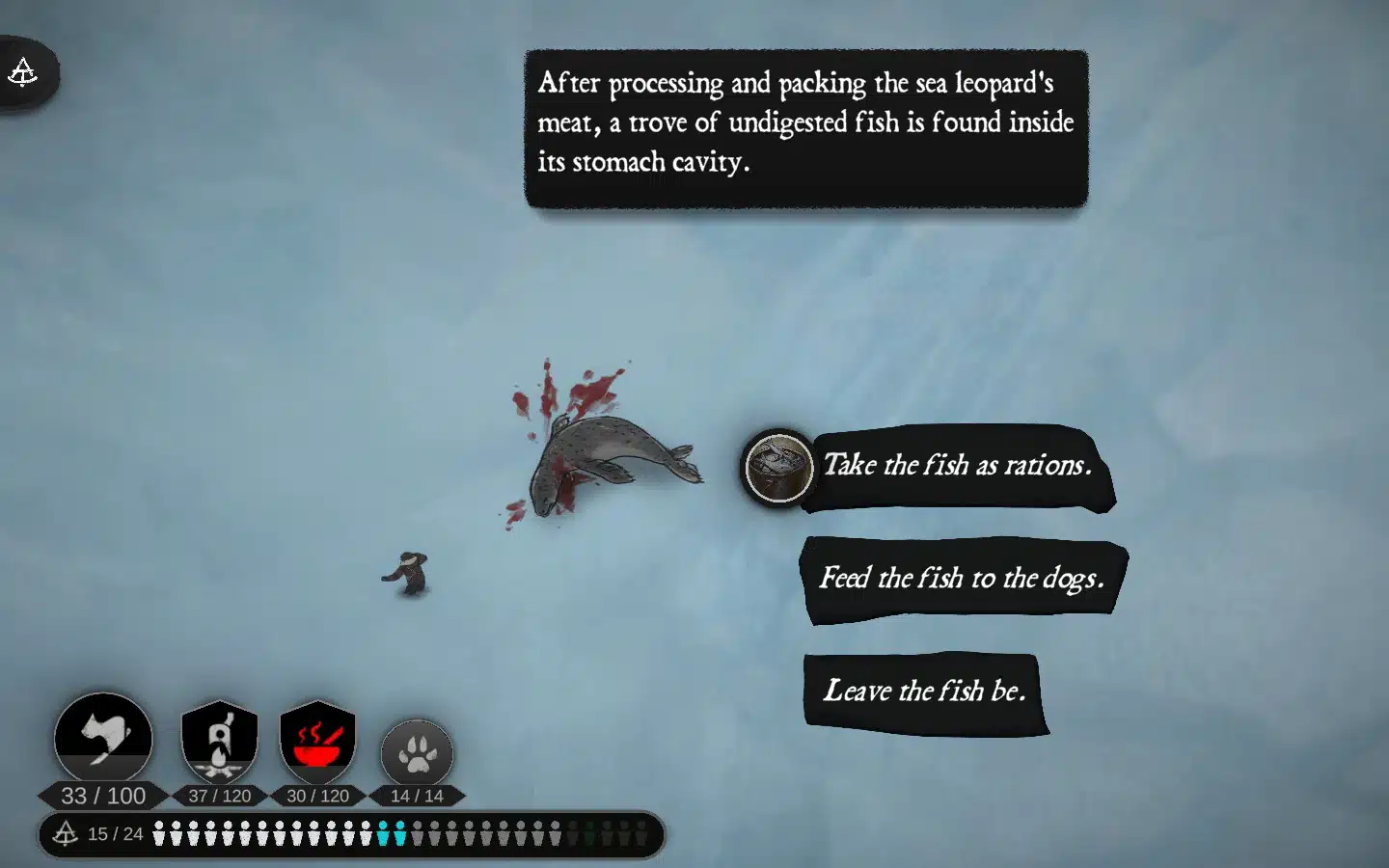Screen dimensions: 1389x868
Task: Choose "Take the fish as rations."
Action: tap(957, 466)
